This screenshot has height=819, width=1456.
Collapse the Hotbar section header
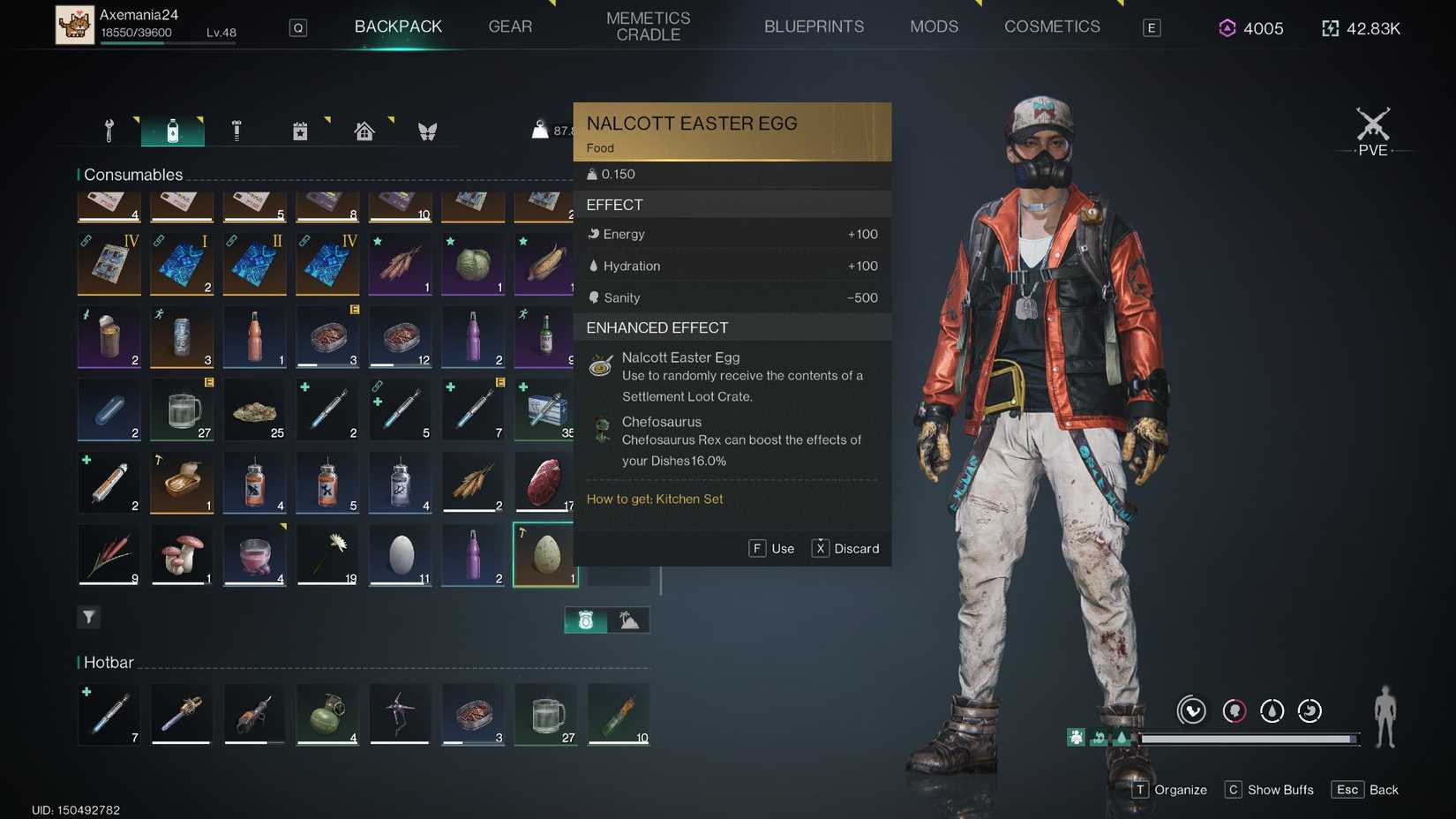point(107,662)
